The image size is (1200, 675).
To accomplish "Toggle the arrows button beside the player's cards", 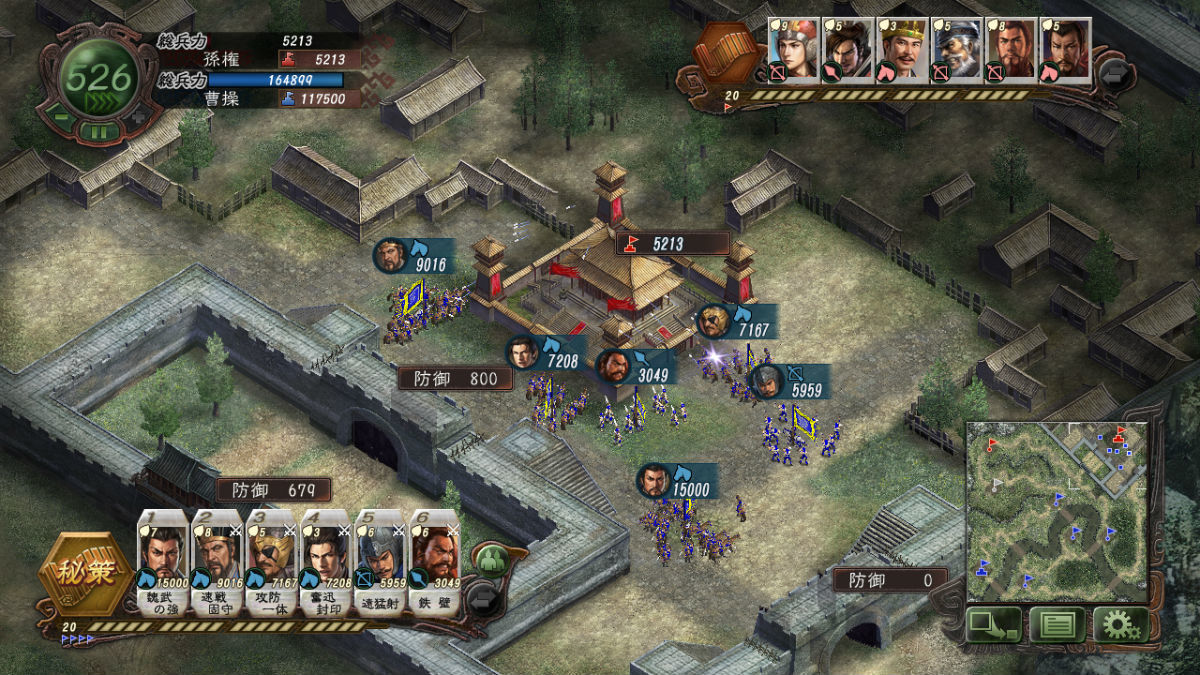I will 482,599.
